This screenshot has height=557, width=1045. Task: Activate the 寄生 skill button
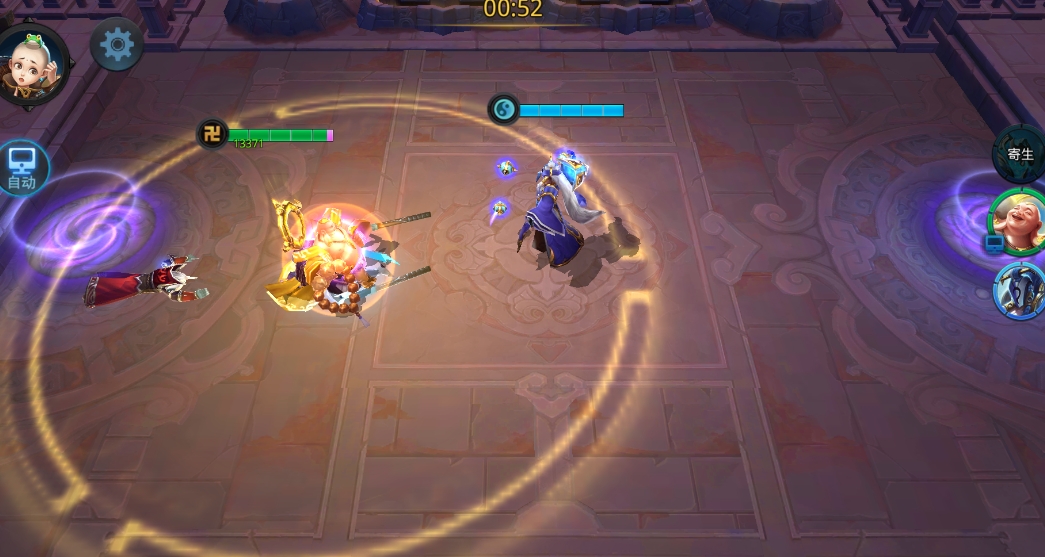pyautogui.click(x=1019, y=154)
